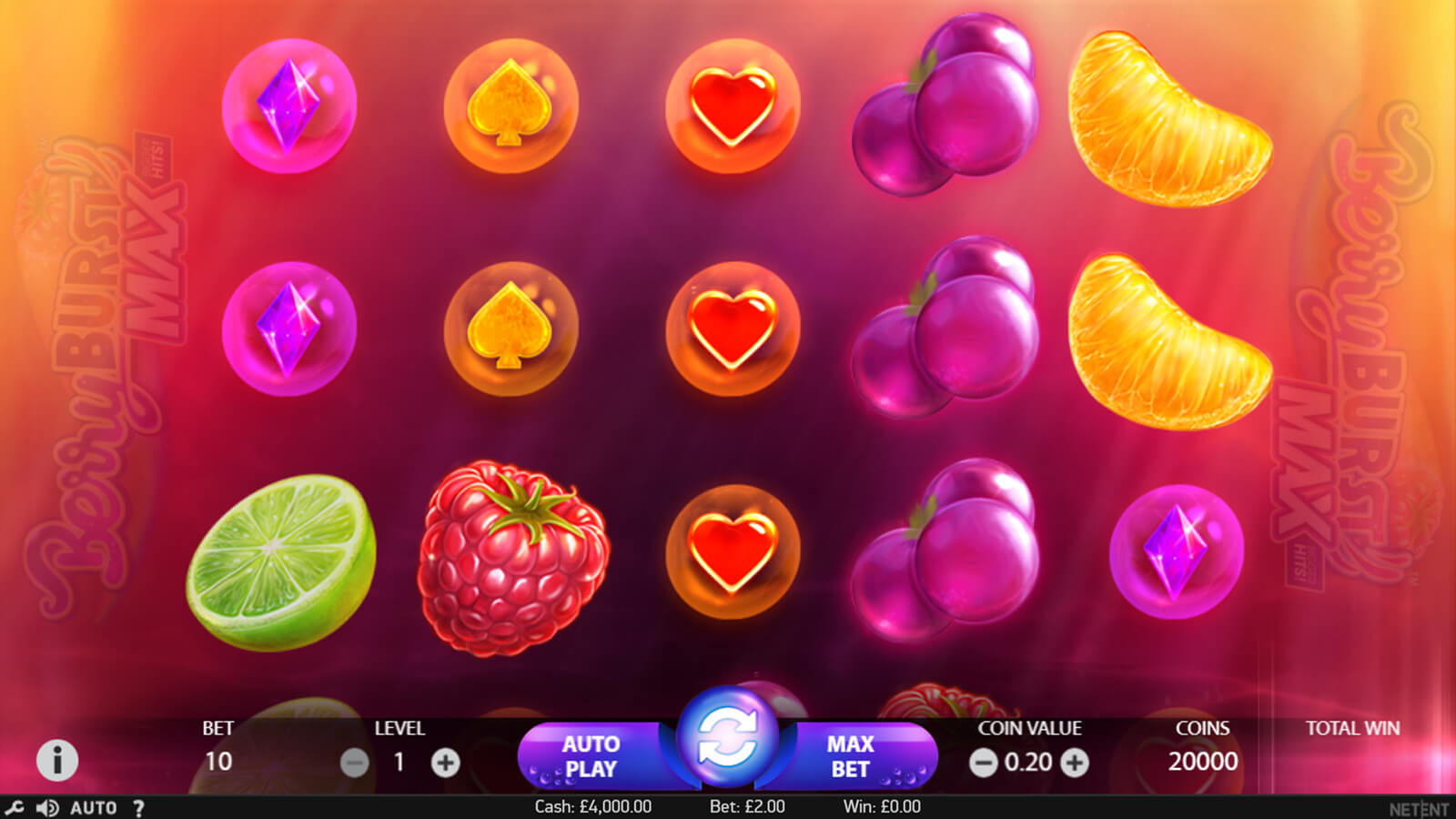Decrease the bet level
This screenshot has height=819, width=1456.
click(x=355, y=763)
